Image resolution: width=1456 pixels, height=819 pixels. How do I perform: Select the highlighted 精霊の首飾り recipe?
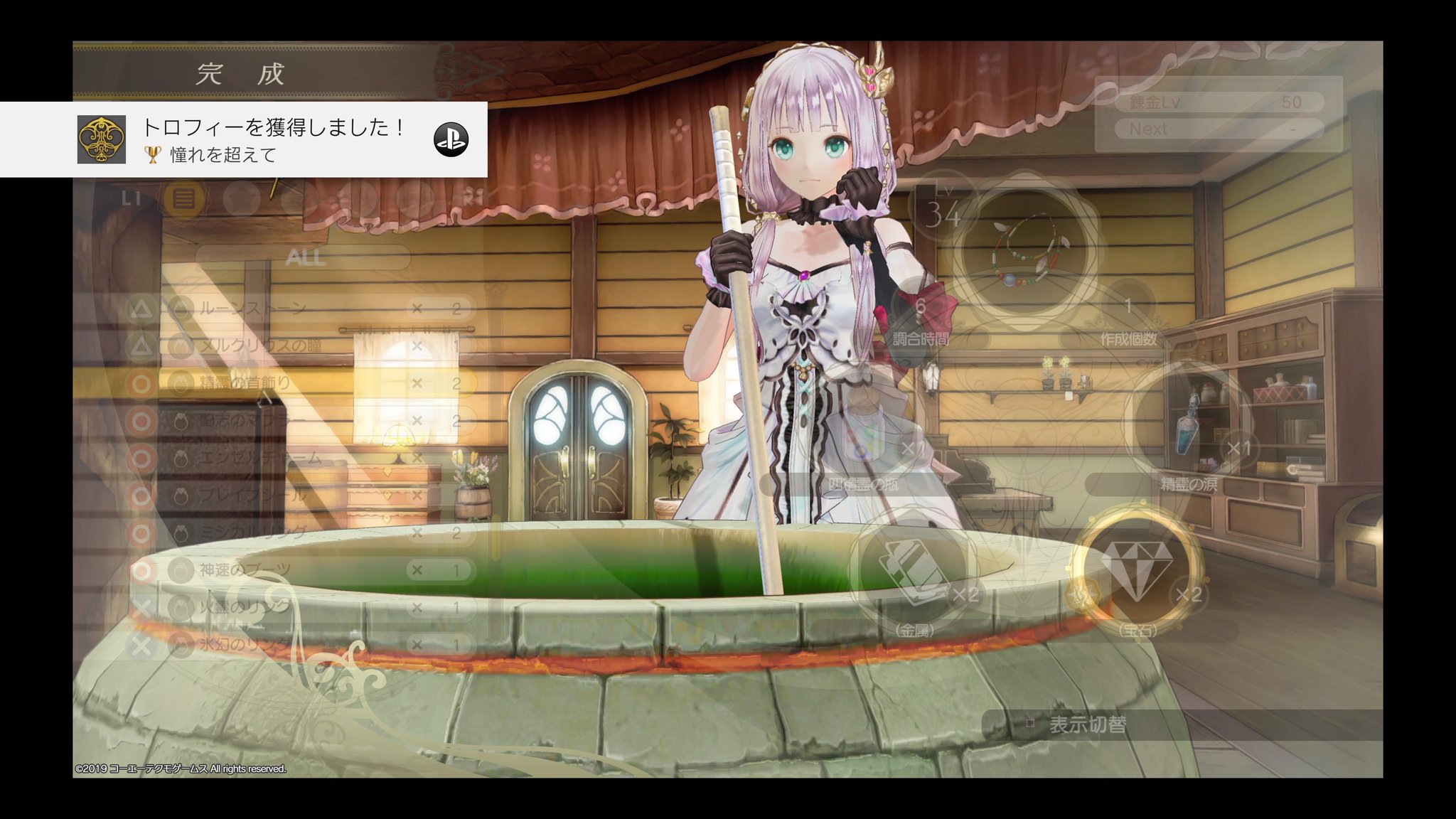click(299, 383)
